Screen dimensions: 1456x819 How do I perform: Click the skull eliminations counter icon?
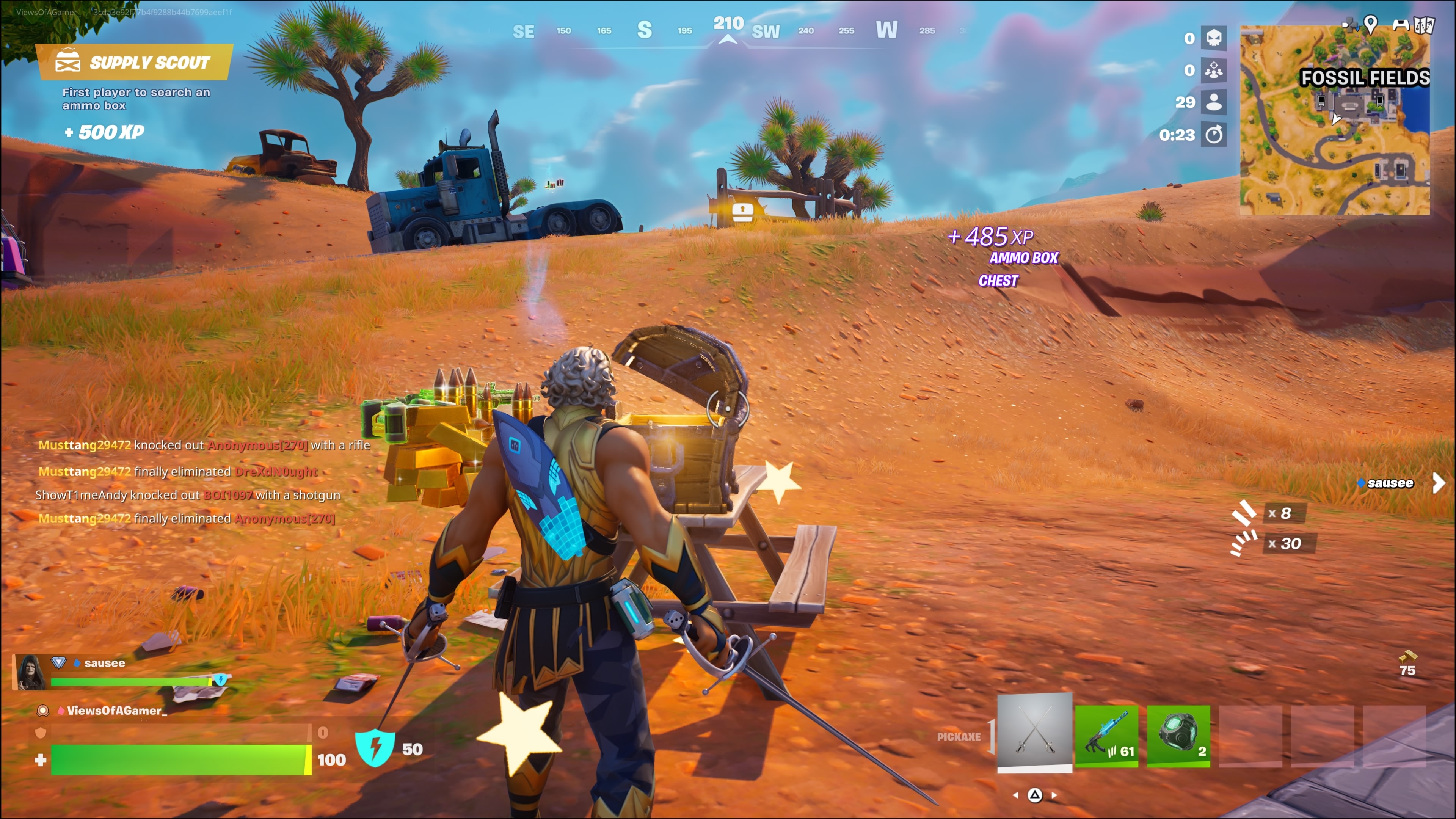[x=1213, y=38]
